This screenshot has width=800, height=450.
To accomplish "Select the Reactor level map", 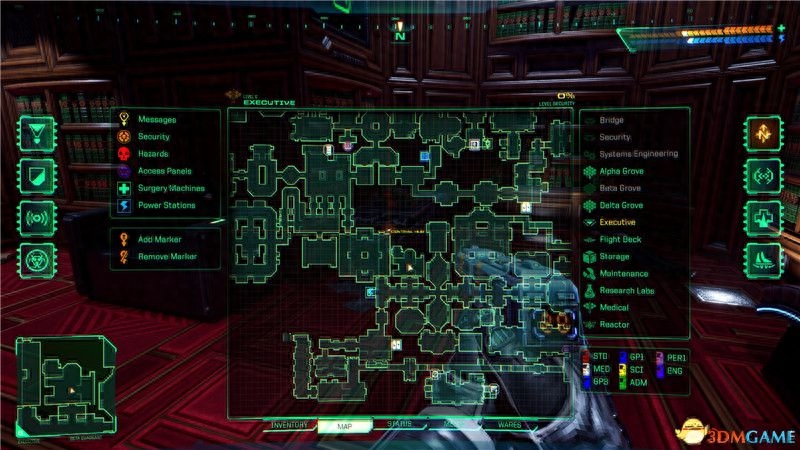I will 614,325.
